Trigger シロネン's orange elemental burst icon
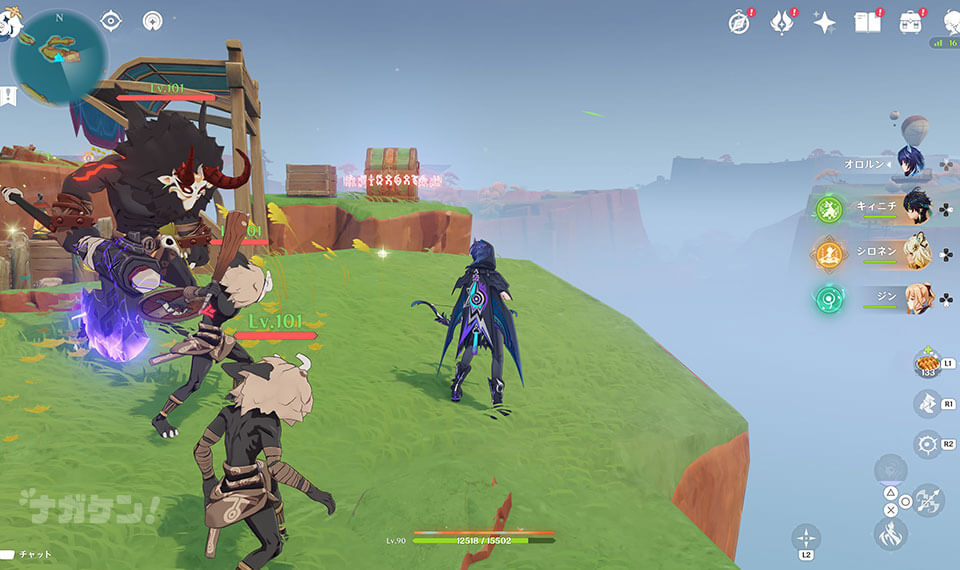 coord(828,254)
